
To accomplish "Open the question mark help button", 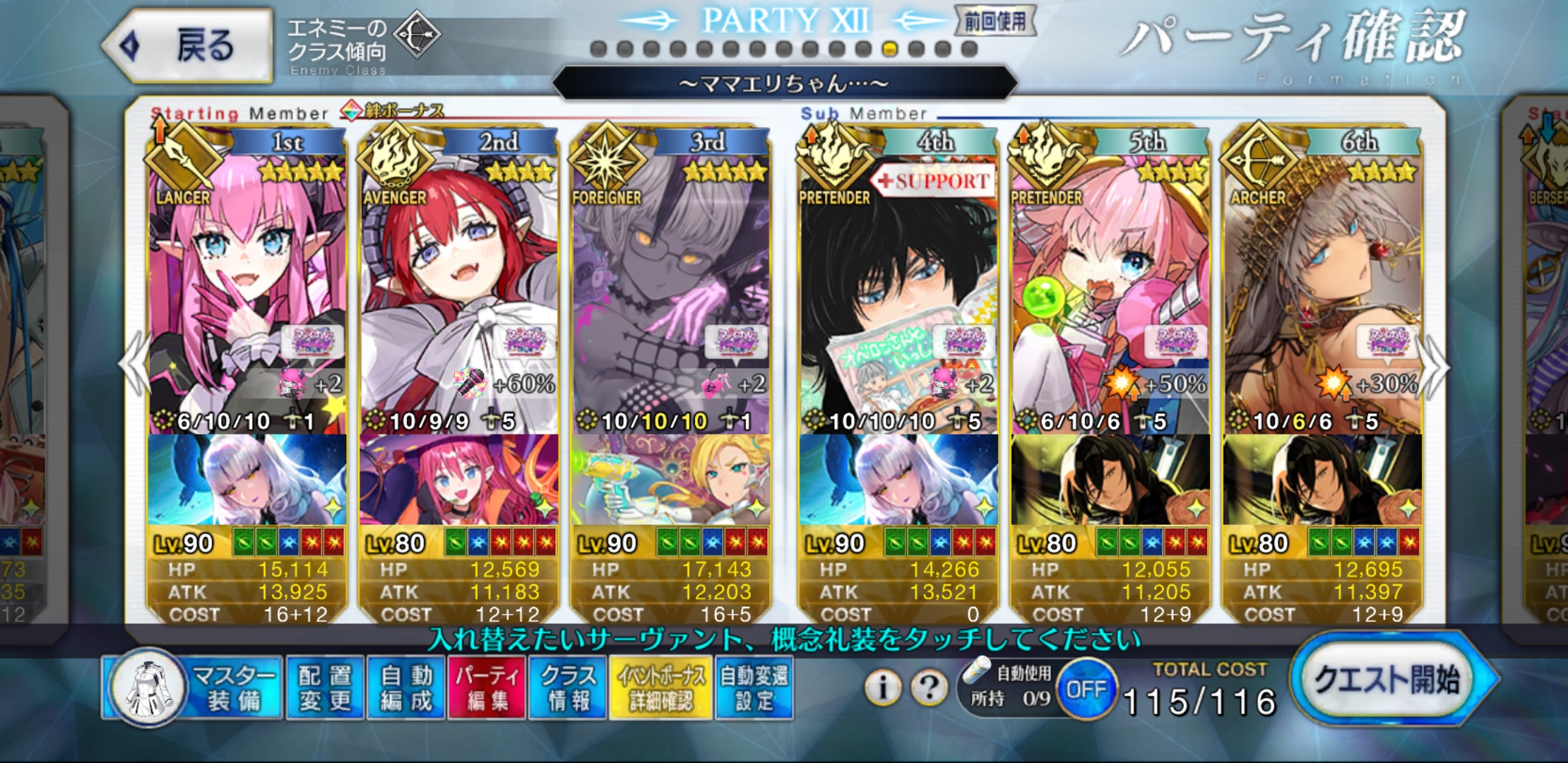I will [929, 687].
